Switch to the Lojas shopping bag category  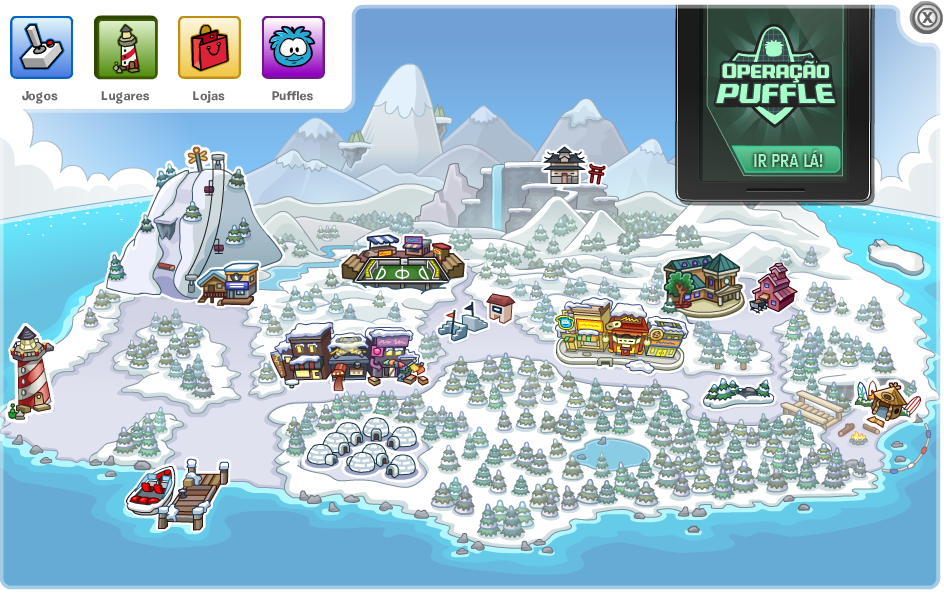(209, 48)
